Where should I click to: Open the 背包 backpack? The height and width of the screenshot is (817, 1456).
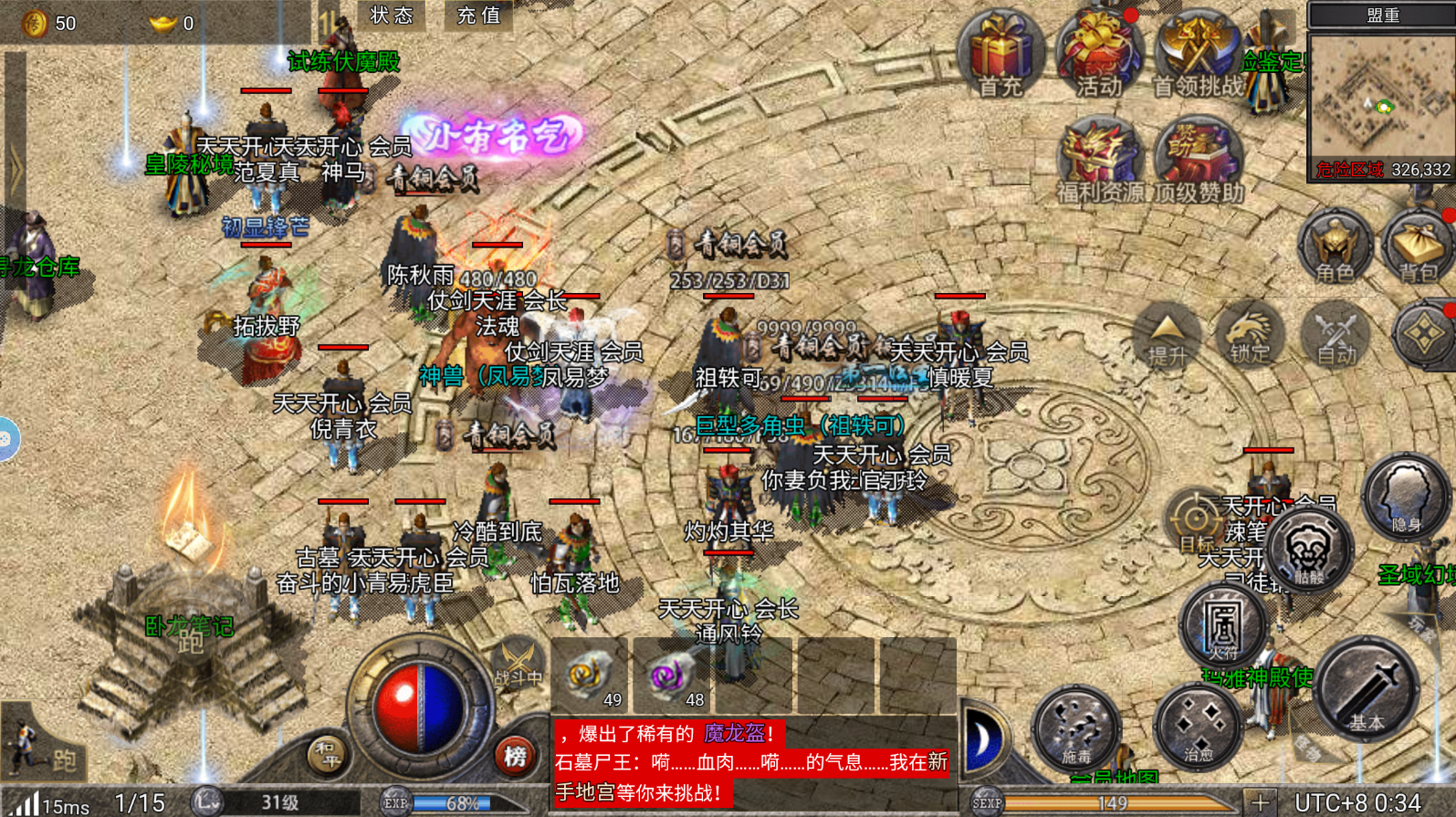point(1418,246)
